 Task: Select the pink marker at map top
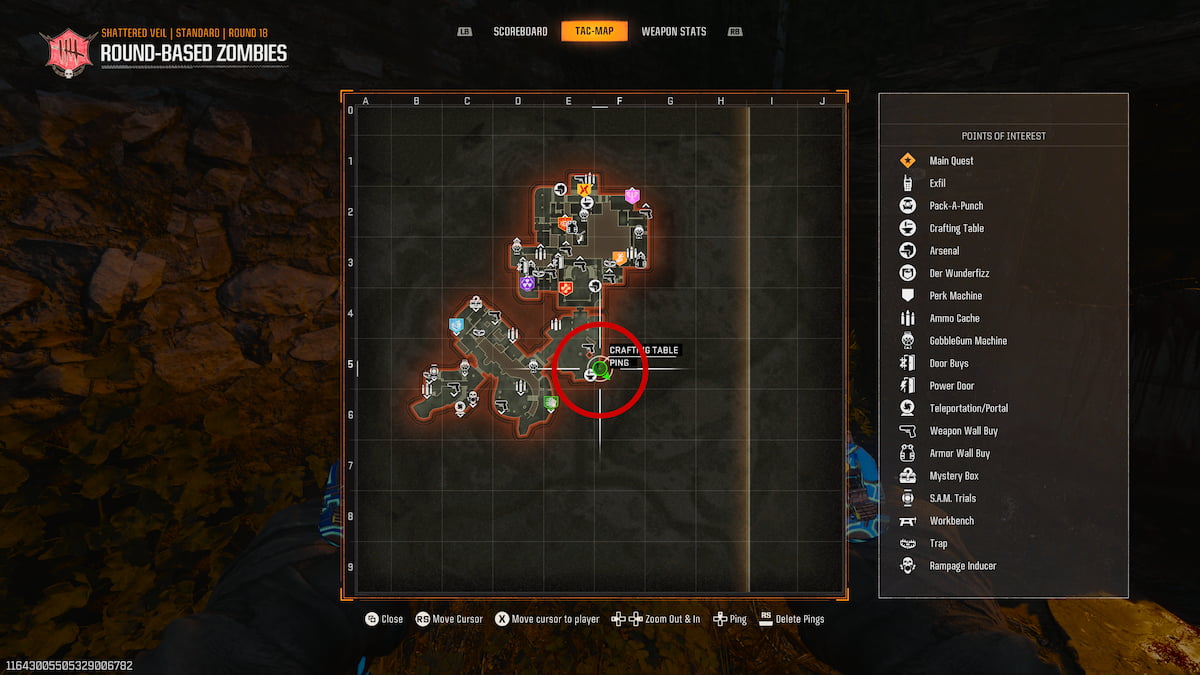(x=632, y=195)
